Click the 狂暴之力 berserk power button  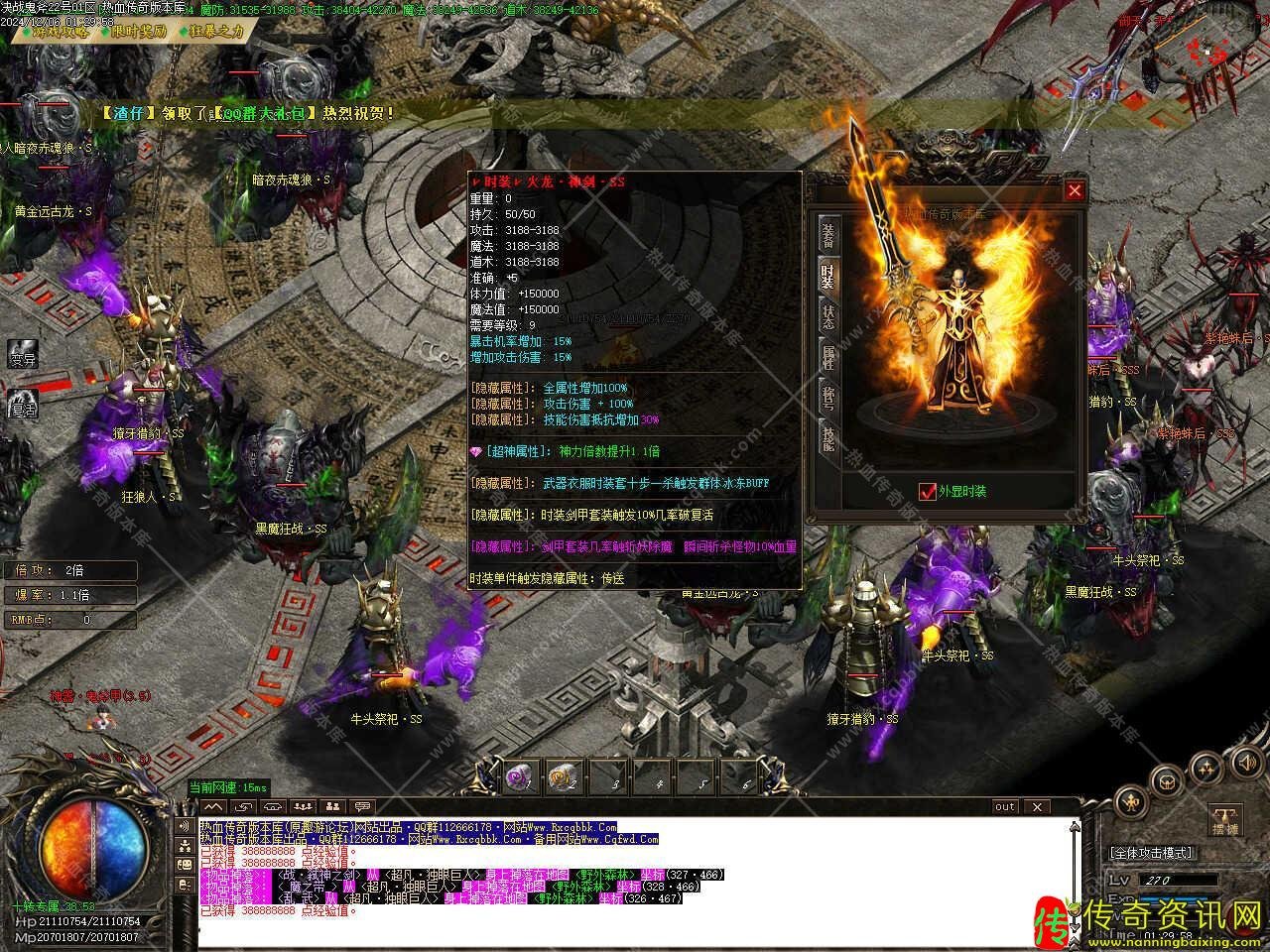[x=211, y=31]
